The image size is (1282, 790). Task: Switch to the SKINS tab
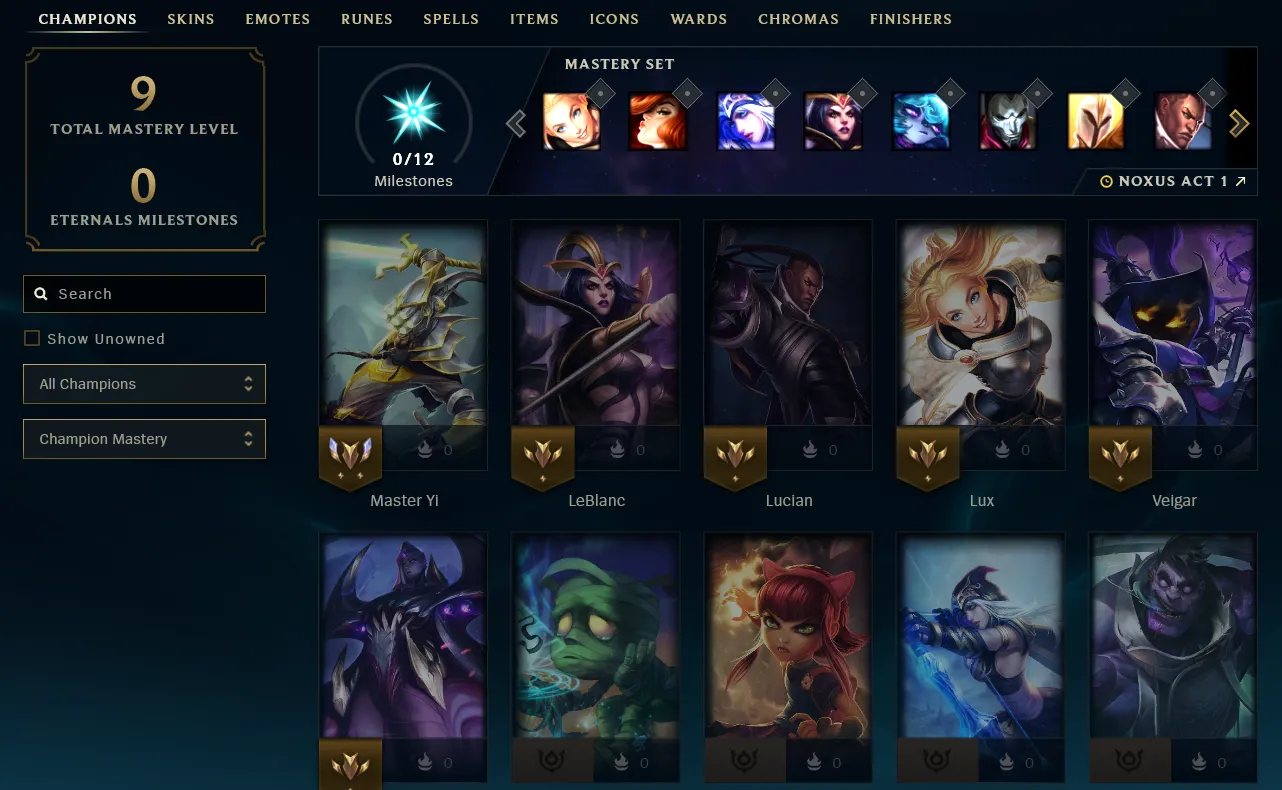190,18
